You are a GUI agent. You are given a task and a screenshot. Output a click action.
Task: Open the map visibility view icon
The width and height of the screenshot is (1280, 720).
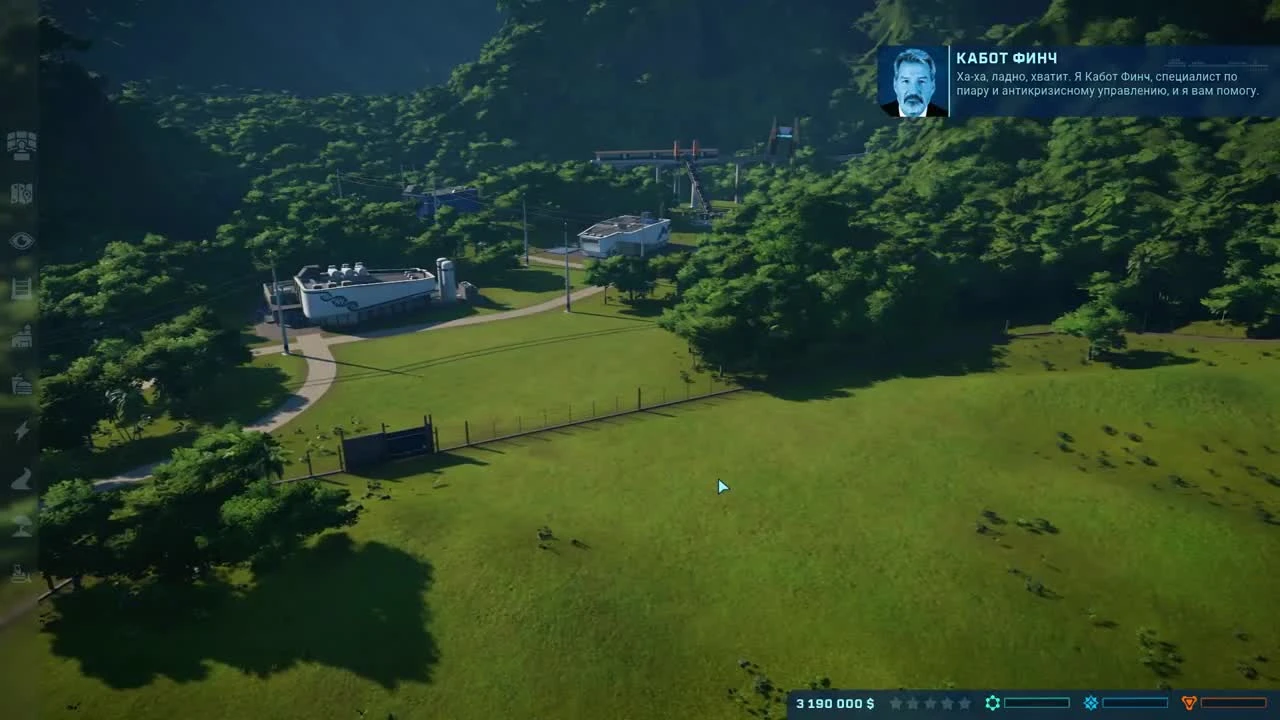[x=20, y=240]
